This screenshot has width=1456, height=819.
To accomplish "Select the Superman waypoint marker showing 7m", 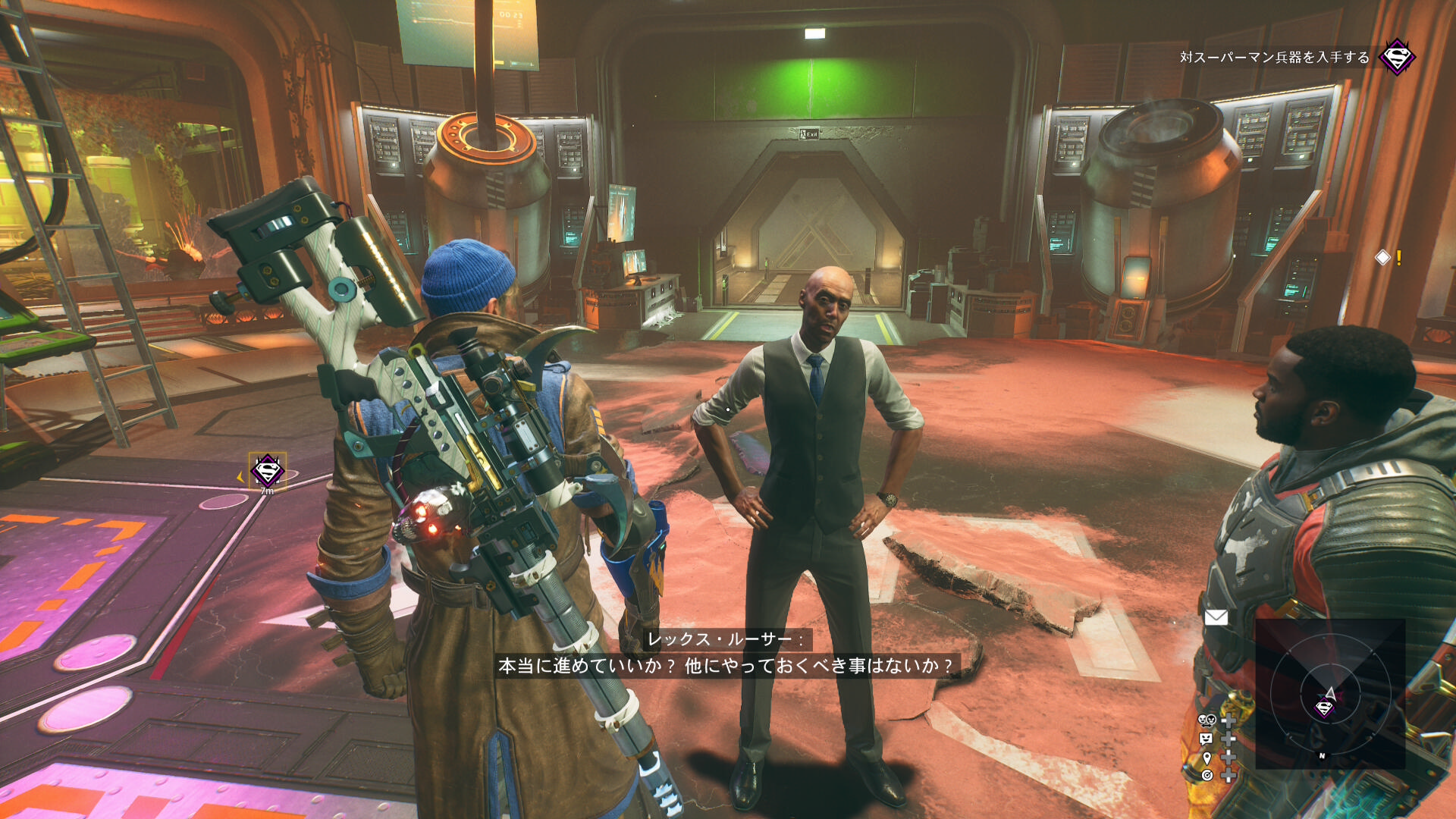I will tap(267, 471).
